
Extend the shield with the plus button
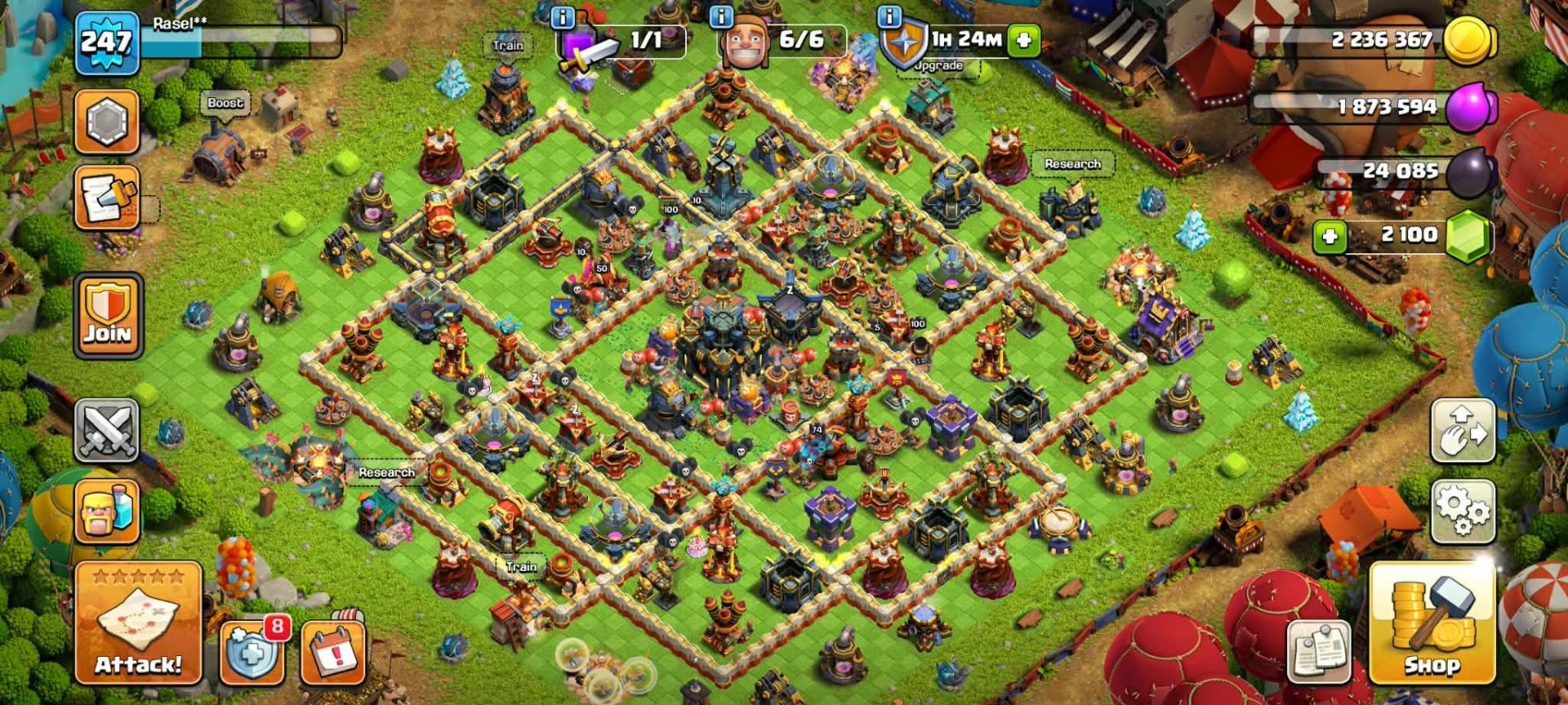(x=1024, y=39)
